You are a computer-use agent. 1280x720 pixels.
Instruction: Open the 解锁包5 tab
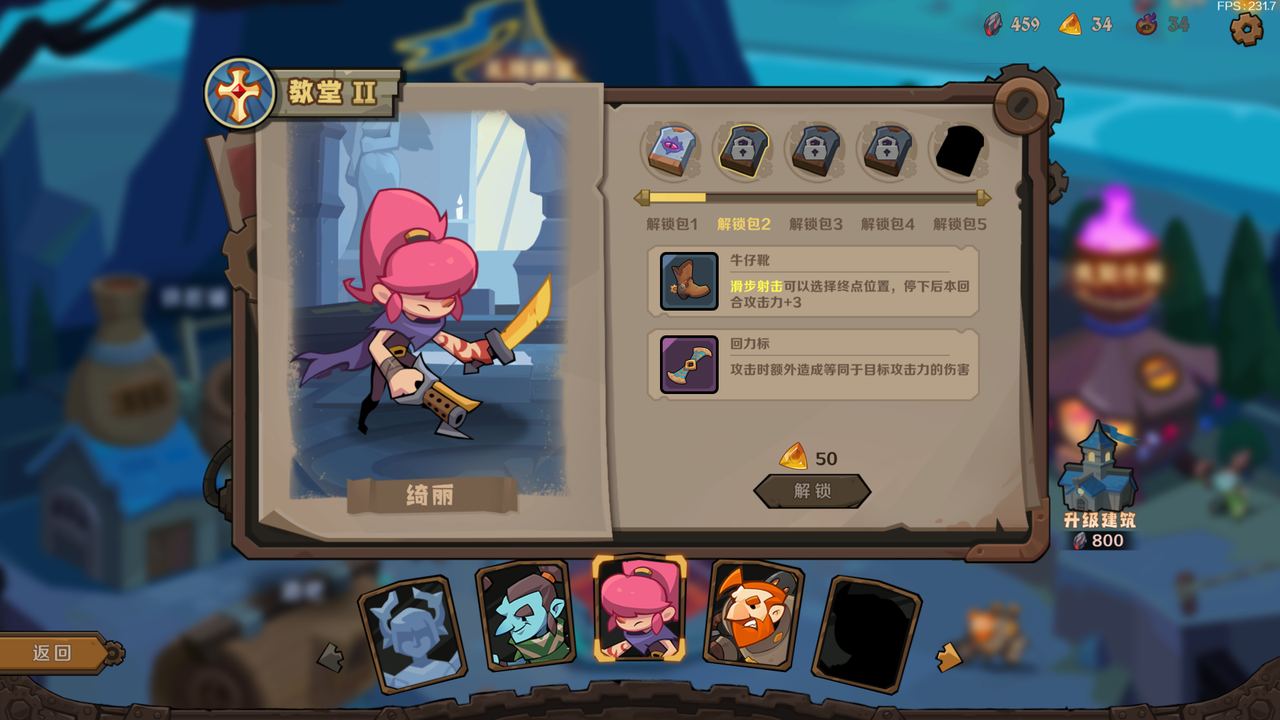click(x=957, y=224)
